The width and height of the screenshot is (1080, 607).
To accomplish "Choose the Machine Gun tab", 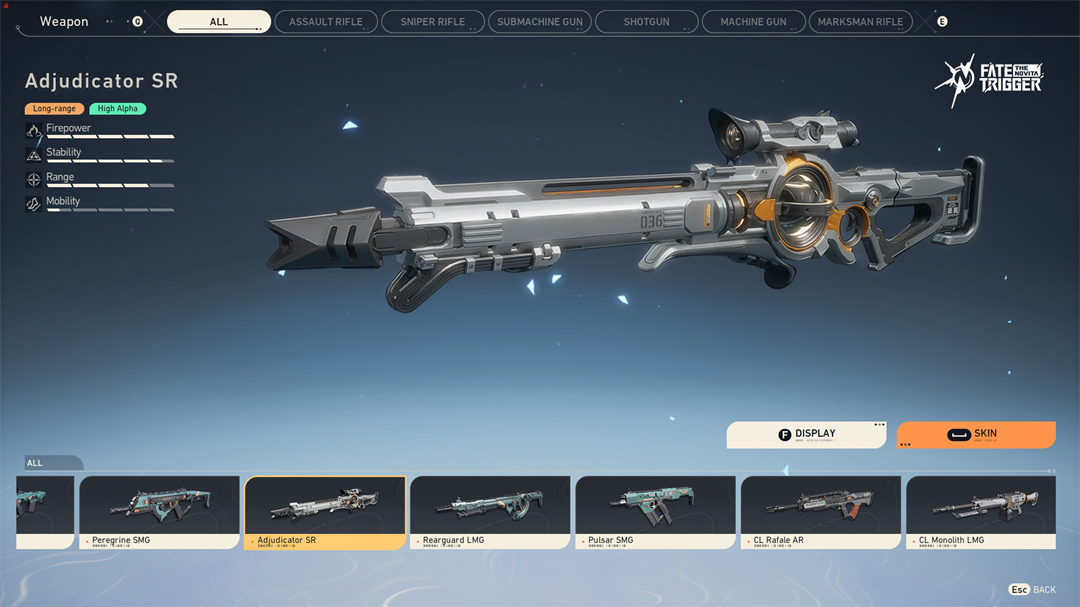I will click(753, 22).
